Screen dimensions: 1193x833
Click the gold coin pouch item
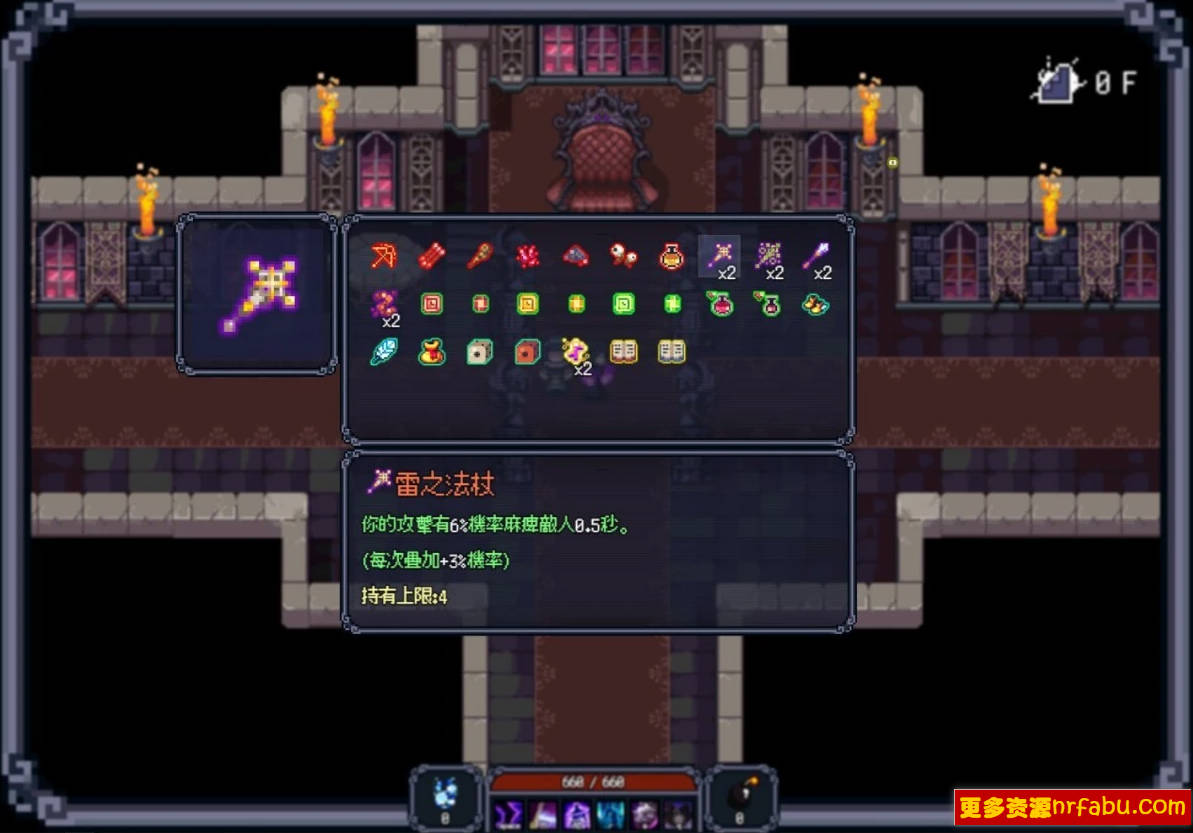click(431, 351)
